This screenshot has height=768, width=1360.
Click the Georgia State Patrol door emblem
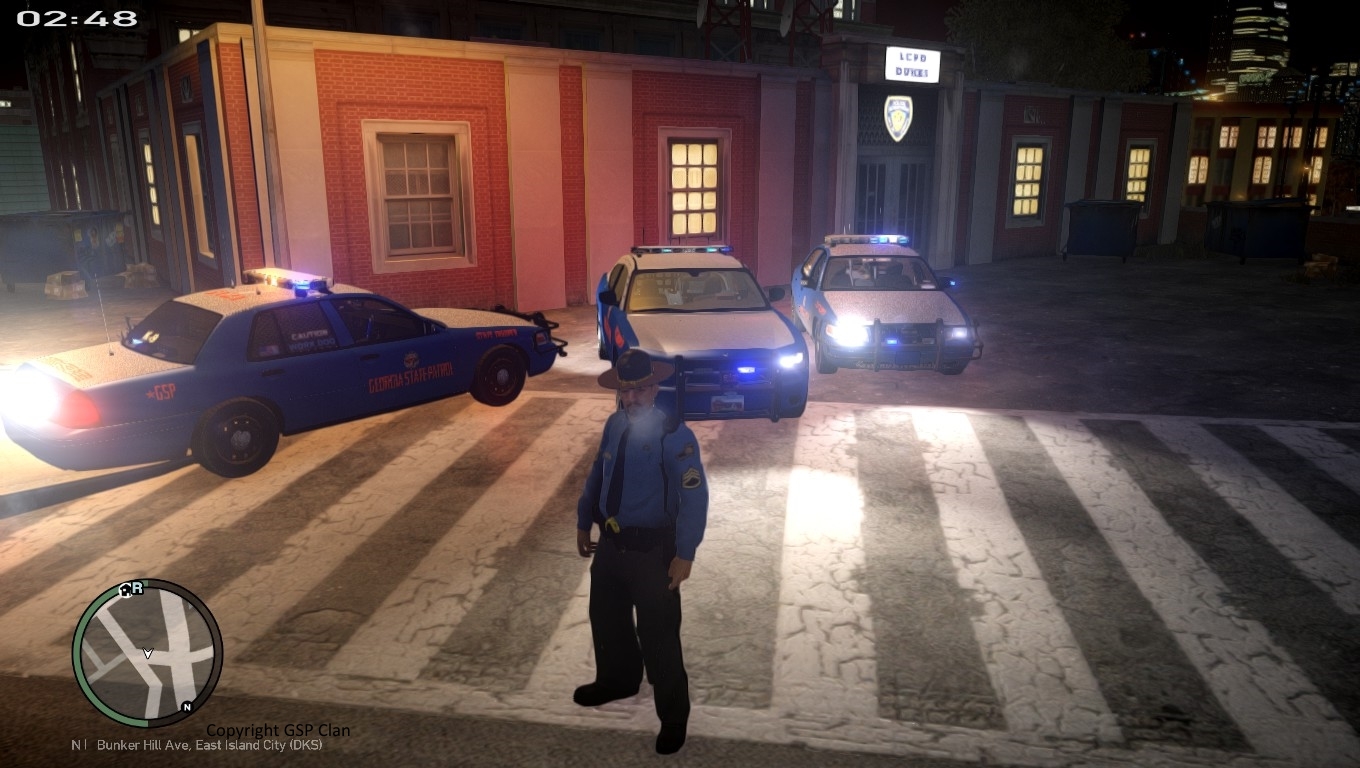[x=412, y=358]
